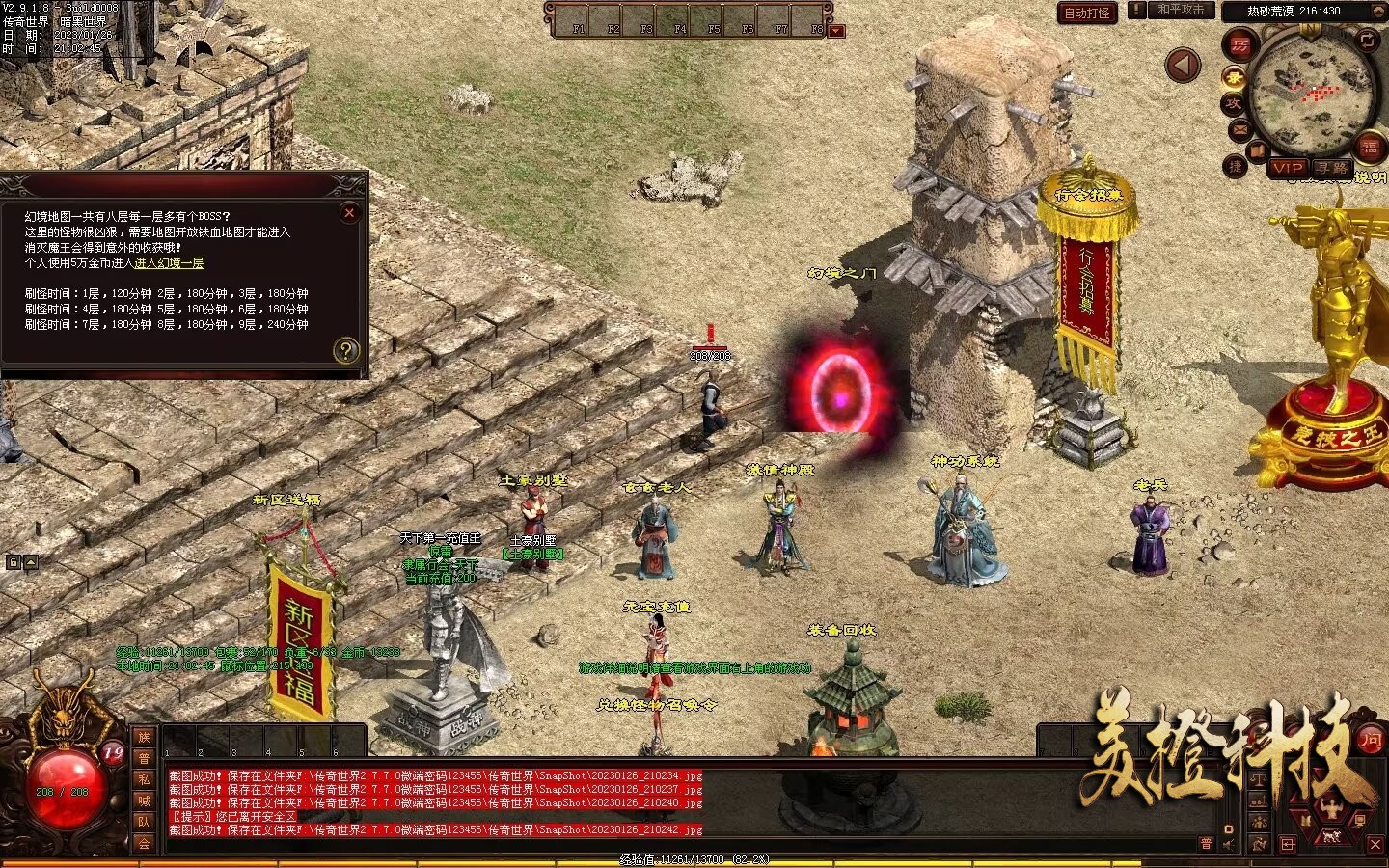1389x868 pixels.
Task: Open the mail envelope icon
Action: (x=1239, y=129)
